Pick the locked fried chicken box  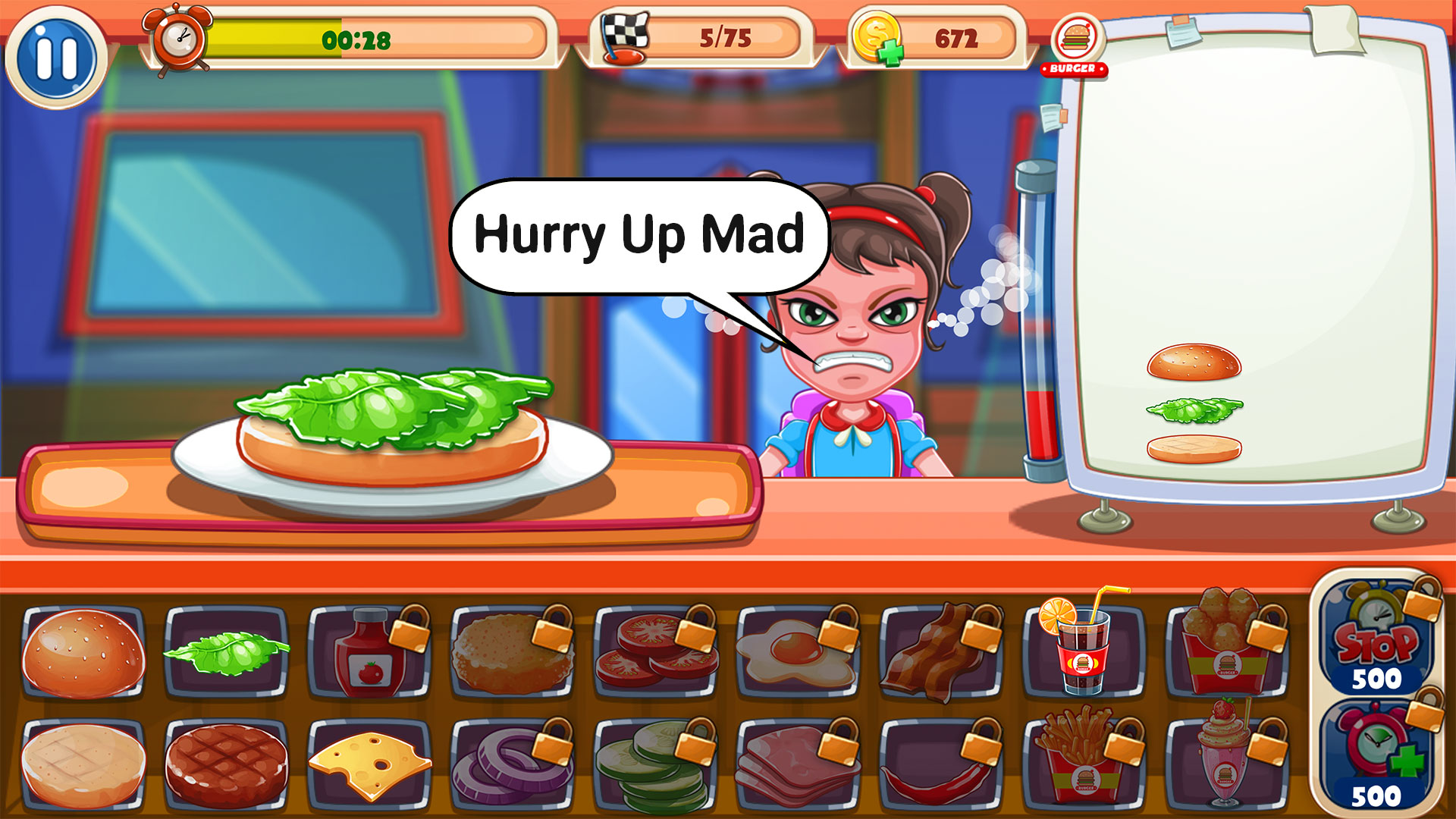click(1226, 653)
